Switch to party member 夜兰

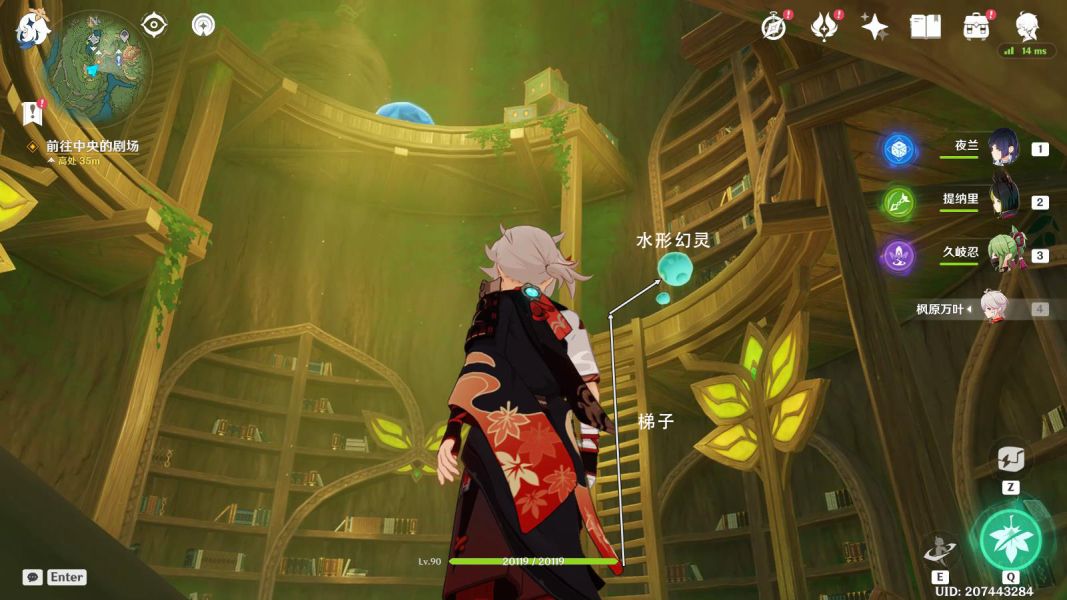point(1002,148)
